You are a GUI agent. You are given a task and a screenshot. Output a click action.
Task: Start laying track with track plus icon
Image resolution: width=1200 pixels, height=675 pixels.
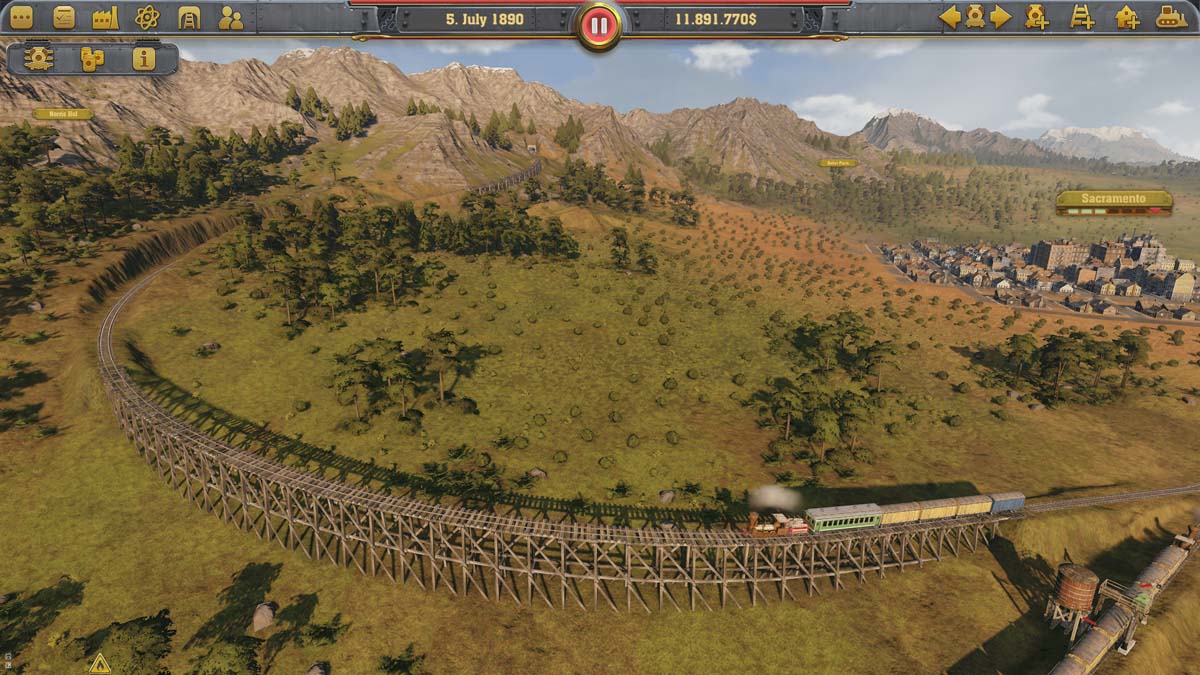coord(1082,17)
